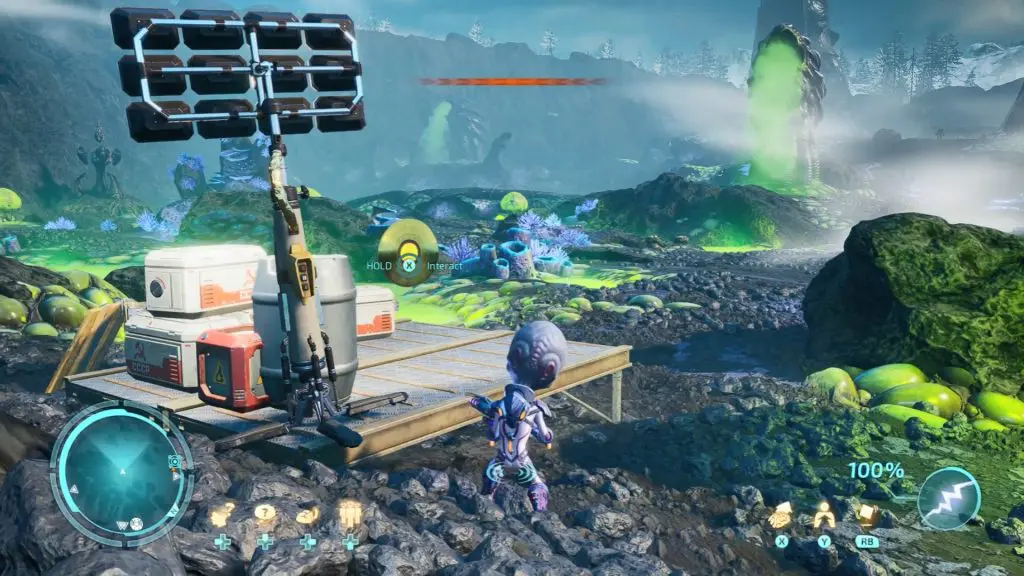Image resolution: width=1024 pixels, height=576 pixels.
Task: Activate the golden human figure ability
Action: [823, 515]
